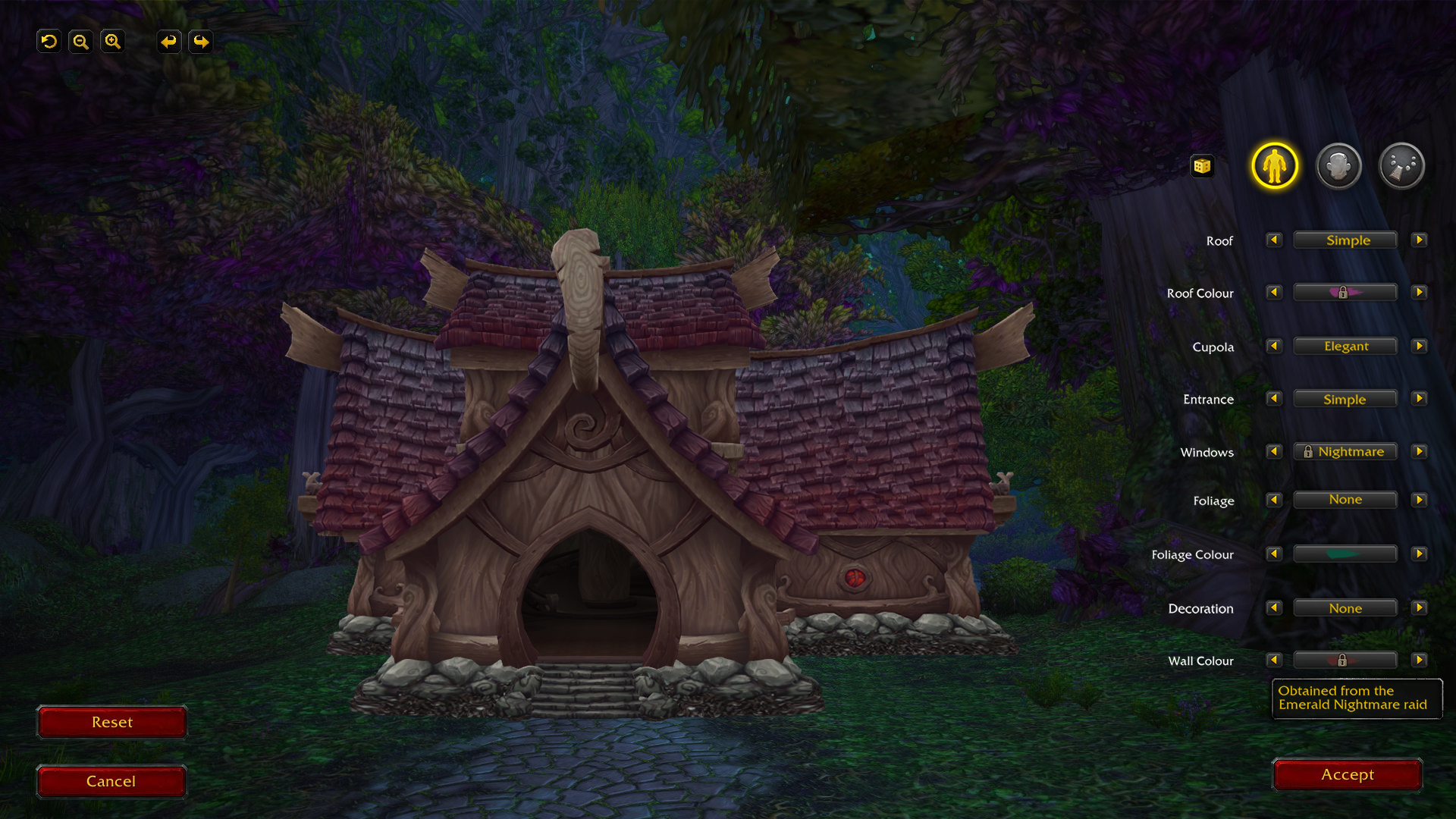Select previous Roof Colour option
Screen dimensions: 1456x819
(x=1274, y=293)
